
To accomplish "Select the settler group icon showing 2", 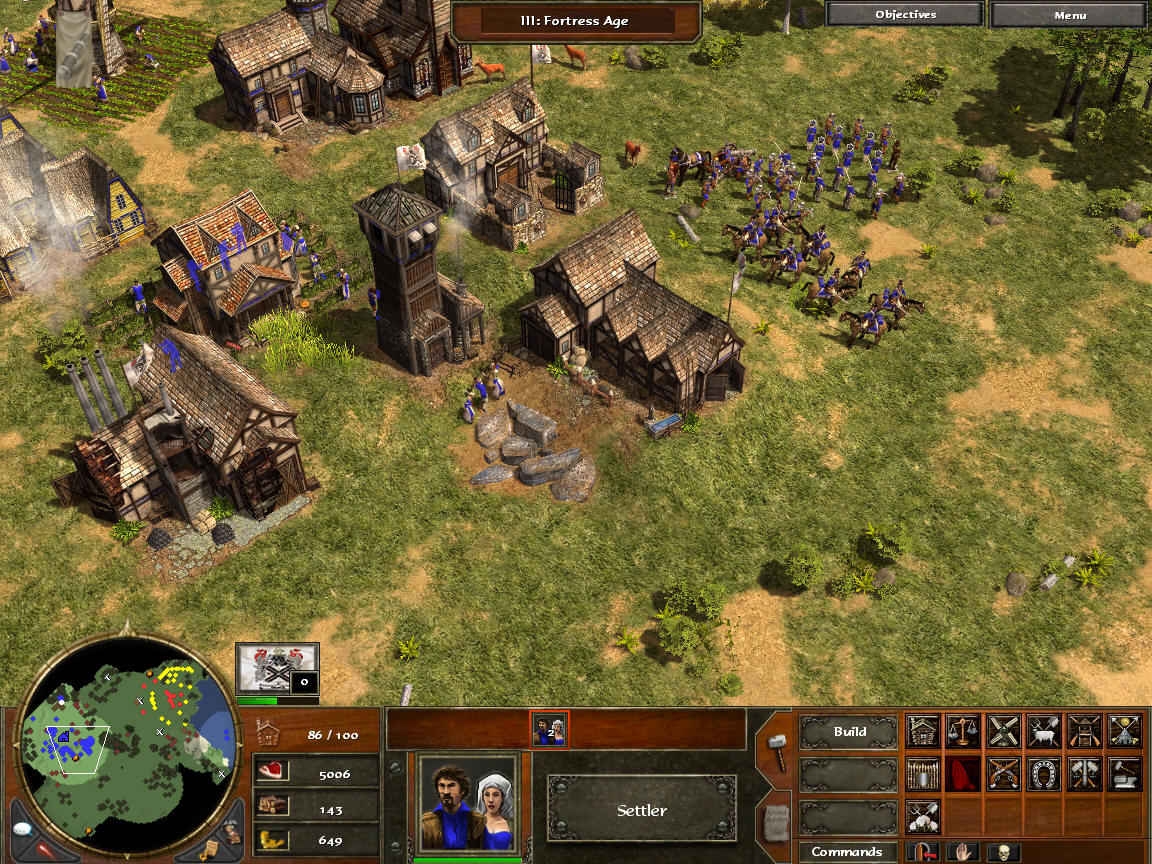I will pyautogui.click(x=549, y=729).
